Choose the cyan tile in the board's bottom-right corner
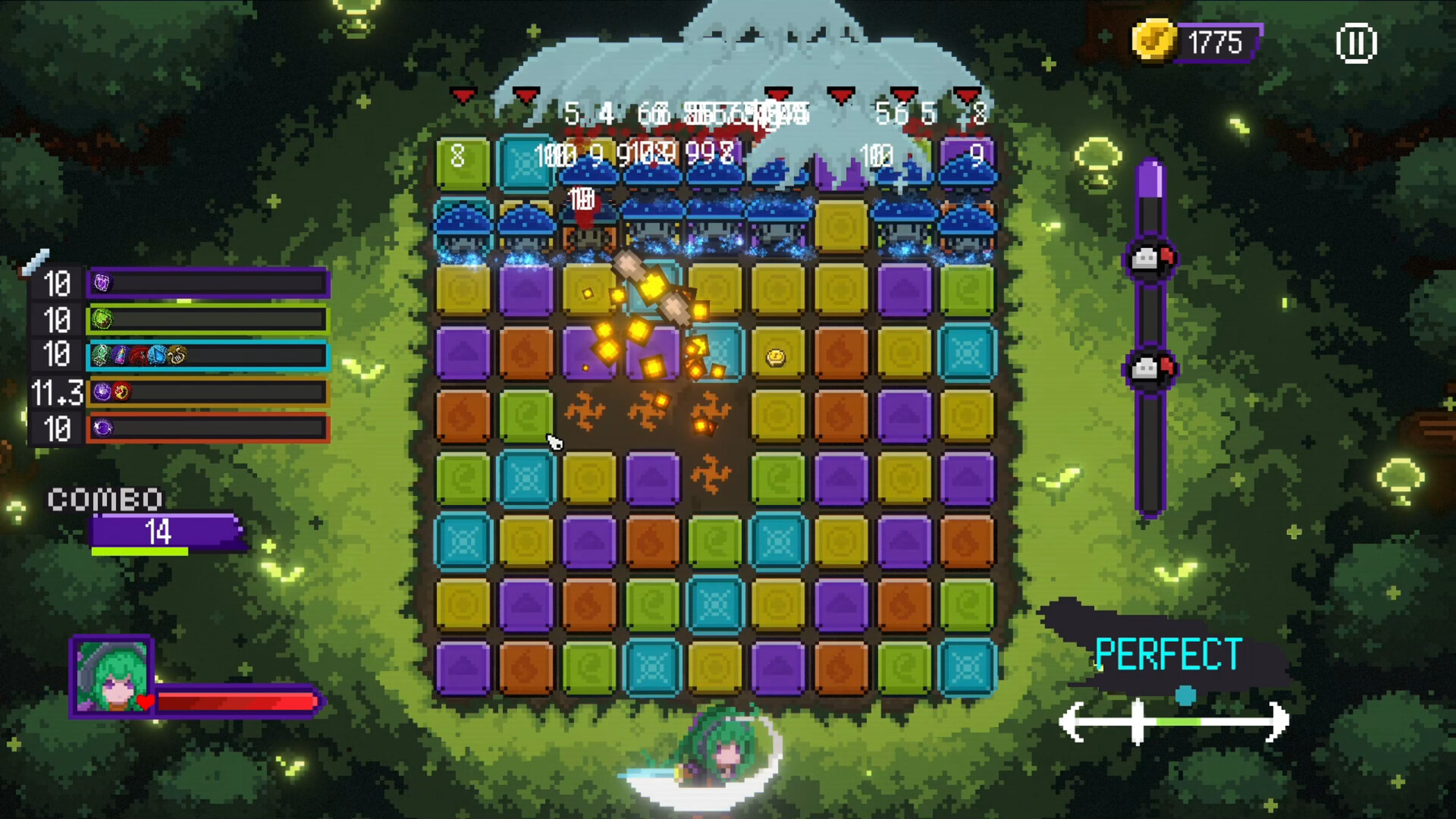Image resolution: width=1456 pixels, height=819 pixels. click(x=967, y=668)
